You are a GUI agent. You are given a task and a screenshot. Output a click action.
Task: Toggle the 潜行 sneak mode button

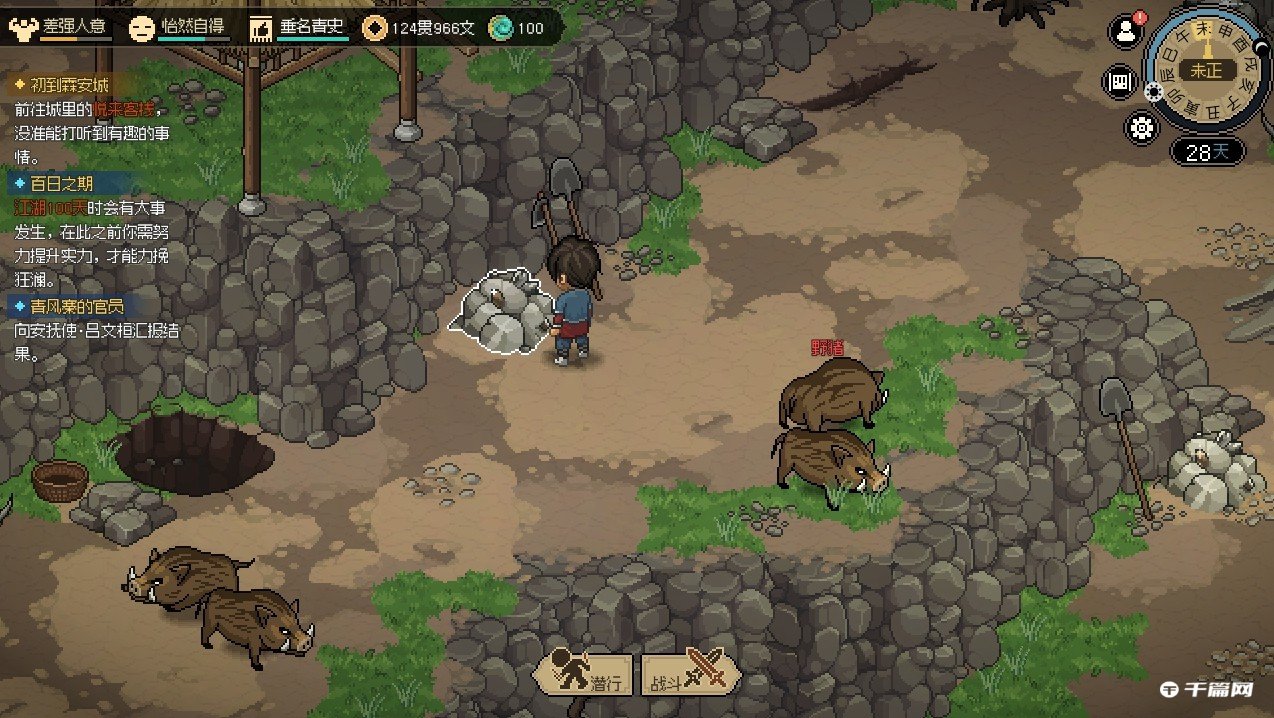pyautogui.click(x=585, y=675)
